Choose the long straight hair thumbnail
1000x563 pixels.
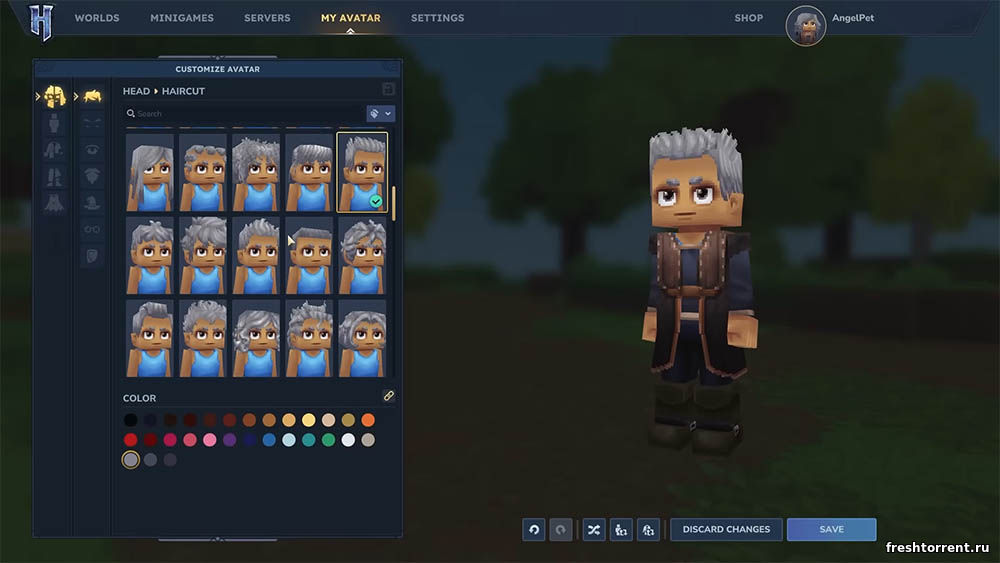coord(150,172)
